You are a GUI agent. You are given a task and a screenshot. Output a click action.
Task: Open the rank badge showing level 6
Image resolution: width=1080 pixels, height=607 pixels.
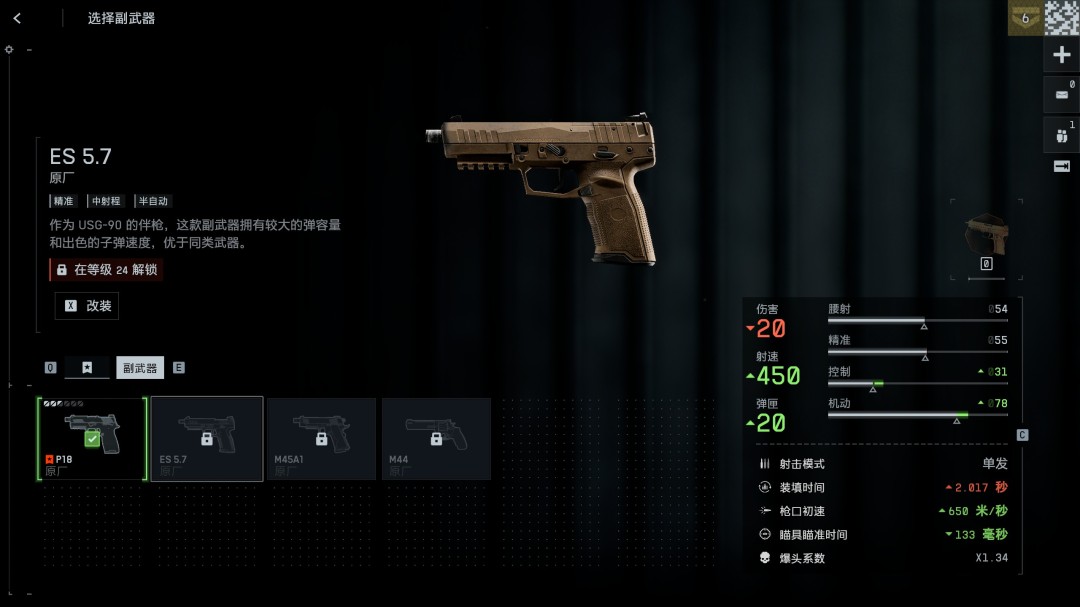tap(1024, 18)
